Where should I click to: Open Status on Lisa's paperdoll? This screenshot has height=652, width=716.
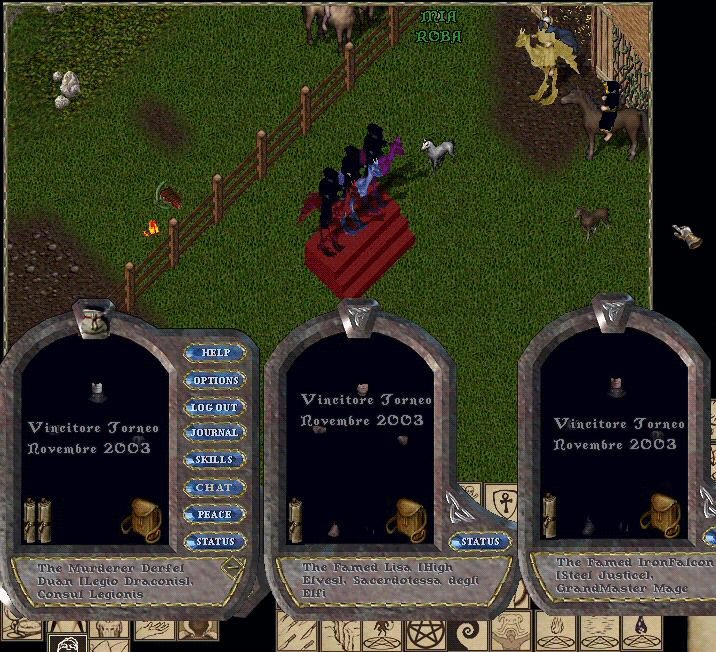point(479,541)
